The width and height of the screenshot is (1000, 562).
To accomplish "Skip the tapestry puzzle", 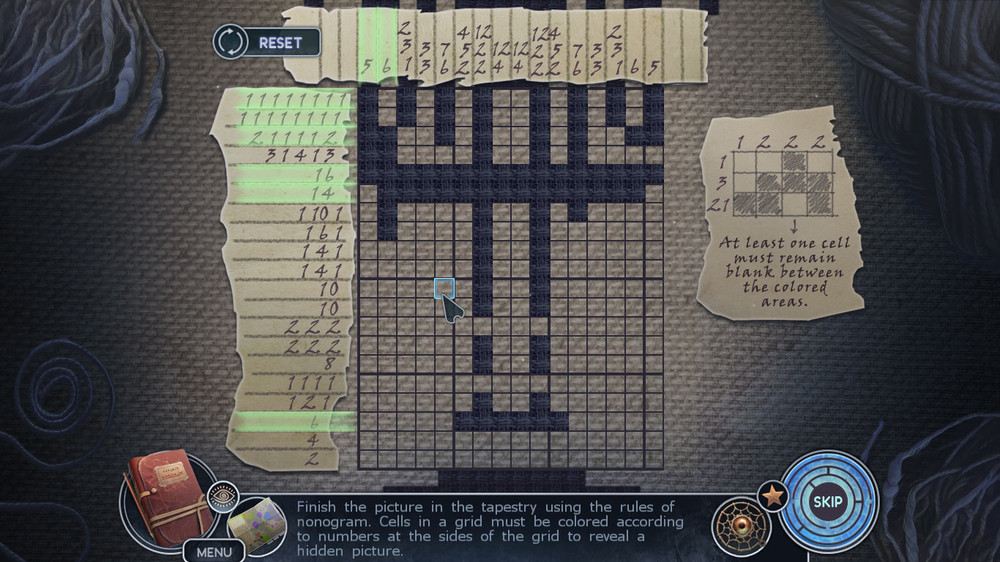I will (x=829, y=501).
